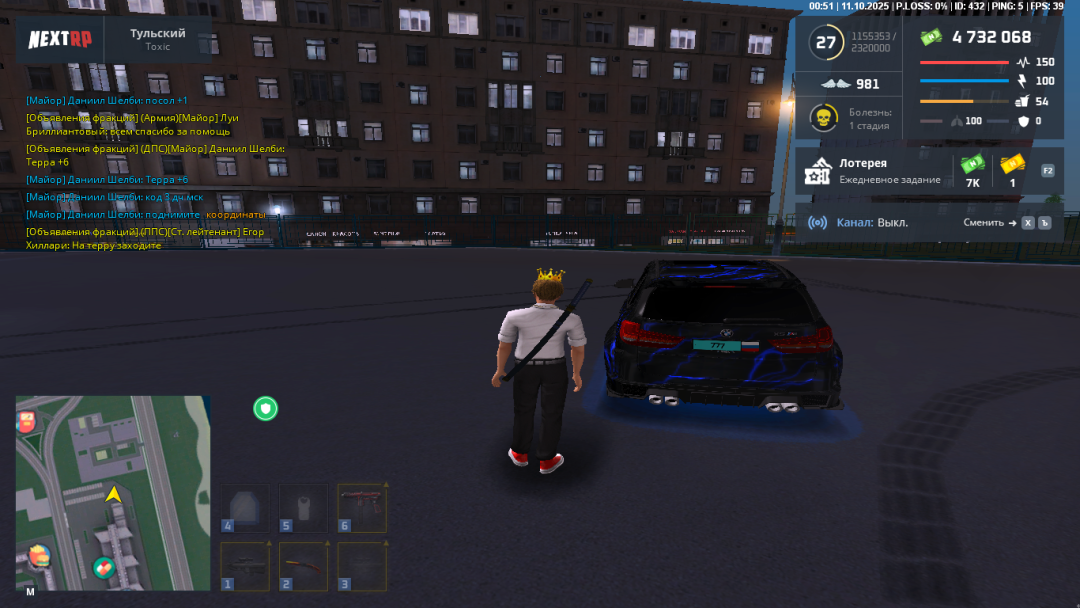Screen dimensions: 1080x608
Task: Open the faction chat message log
Action: click(x=150, y=172)
